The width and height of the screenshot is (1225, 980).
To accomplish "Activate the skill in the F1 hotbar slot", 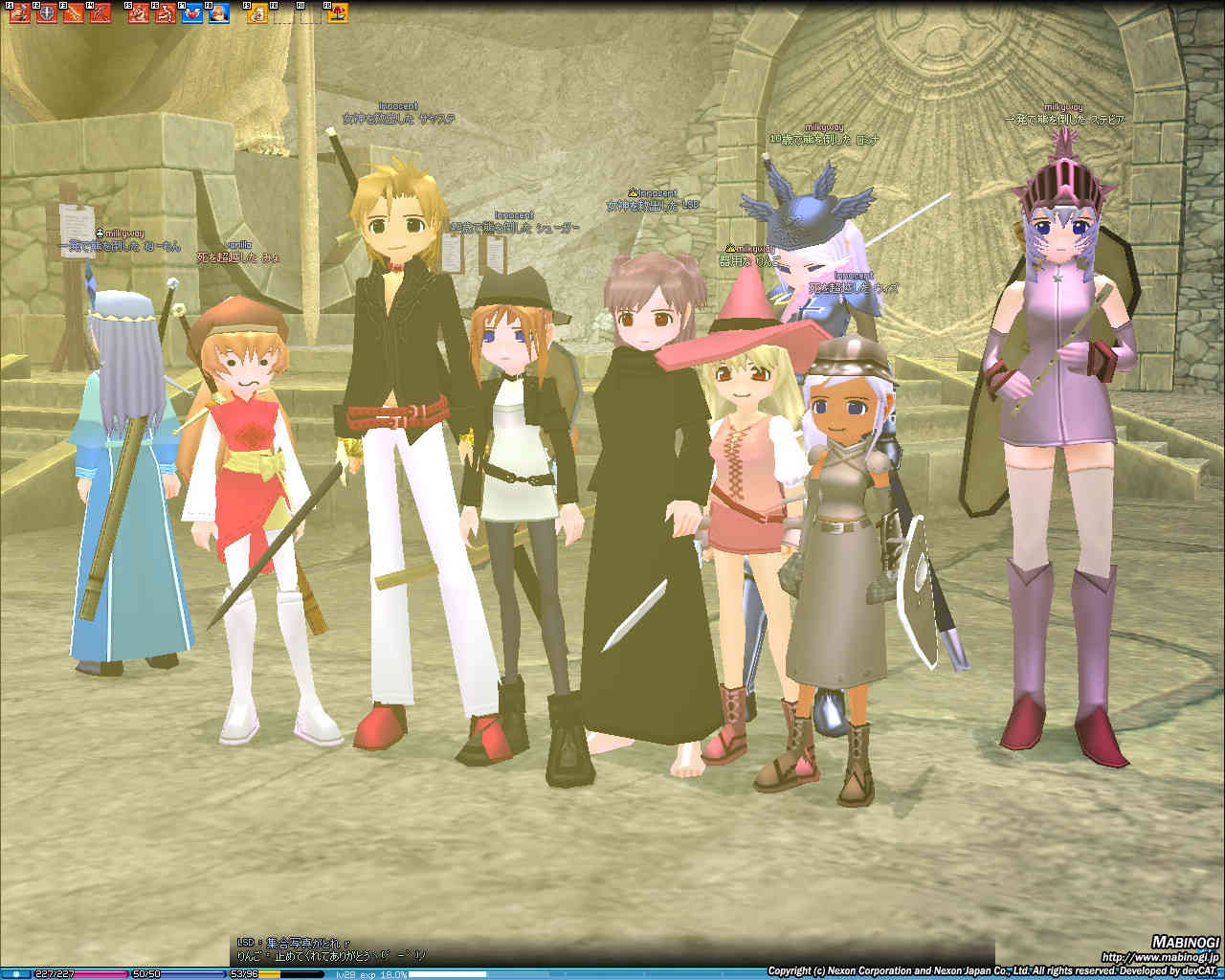I will pos(19,13).
